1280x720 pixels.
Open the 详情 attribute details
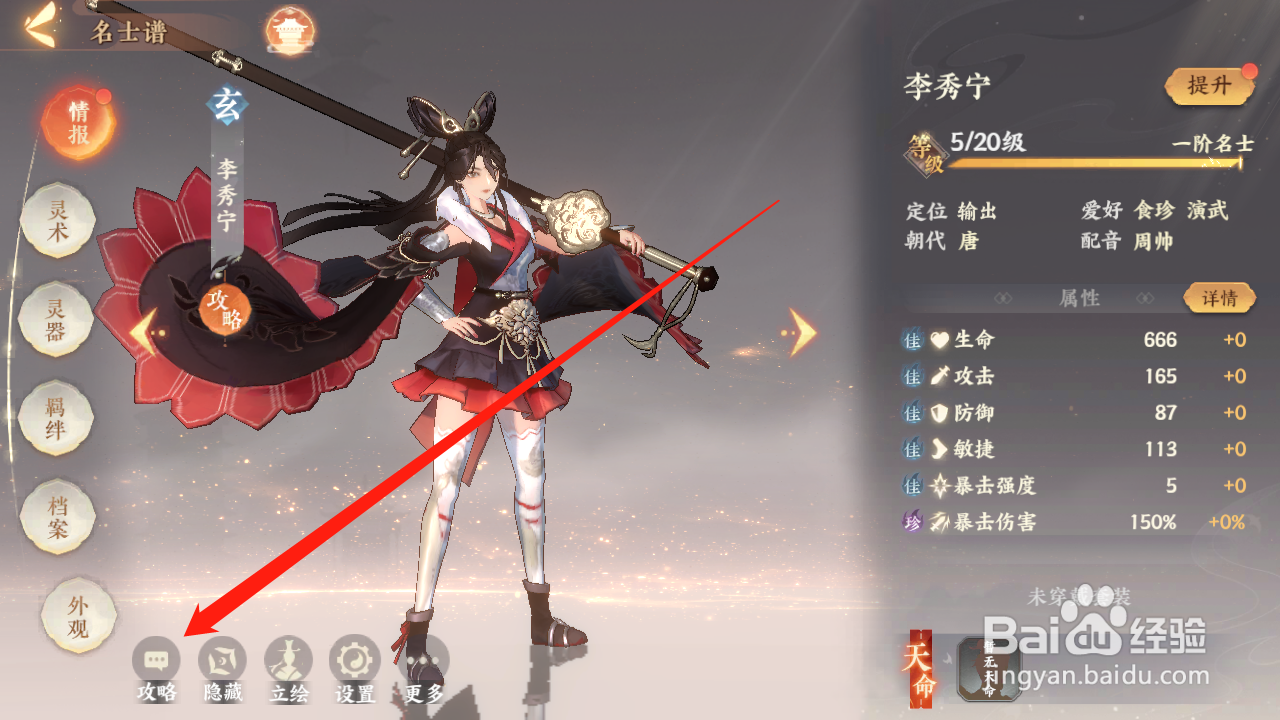click(1219, 298)
